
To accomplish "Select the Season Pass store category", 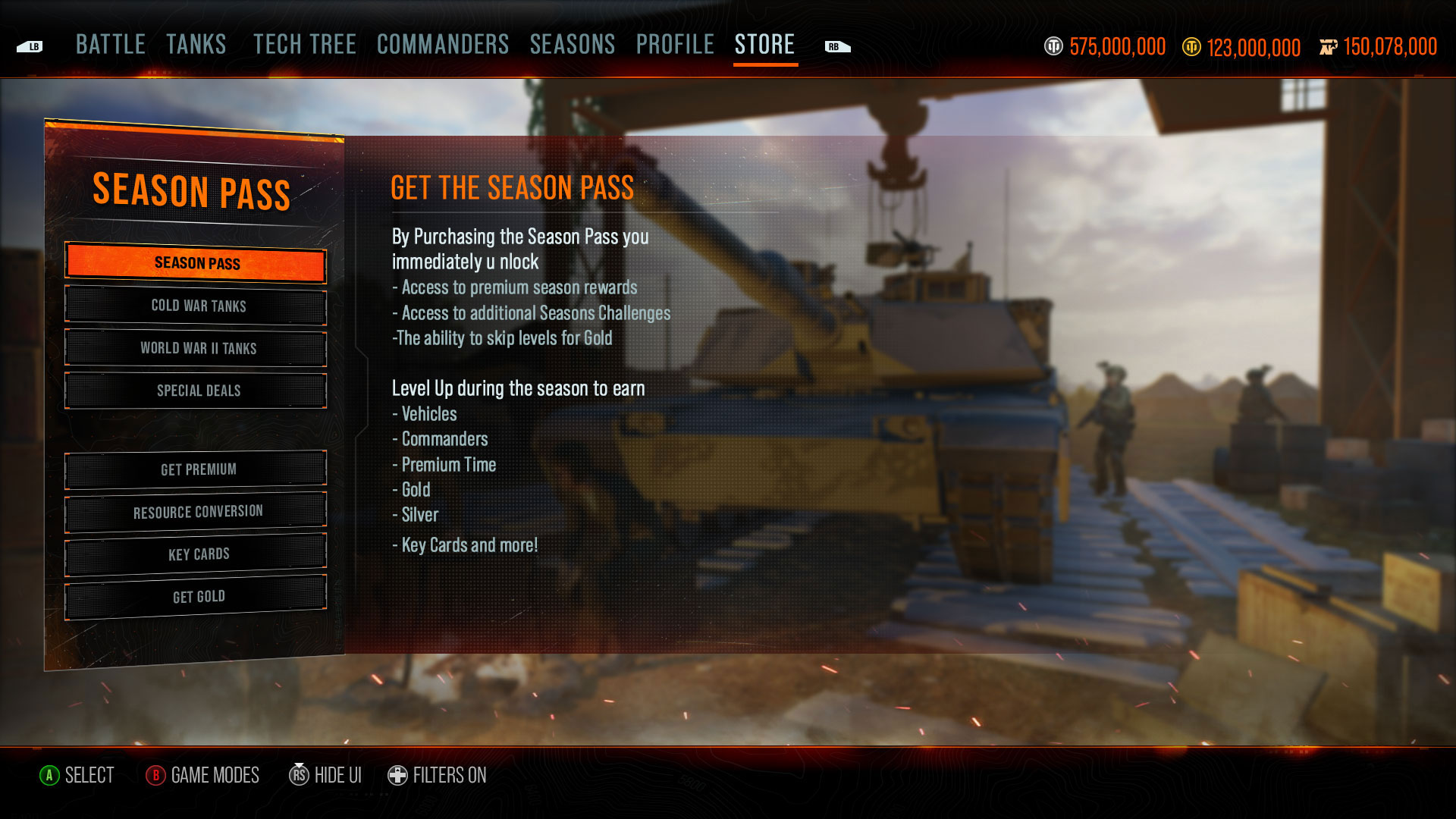I will click(x=196, y=263).
